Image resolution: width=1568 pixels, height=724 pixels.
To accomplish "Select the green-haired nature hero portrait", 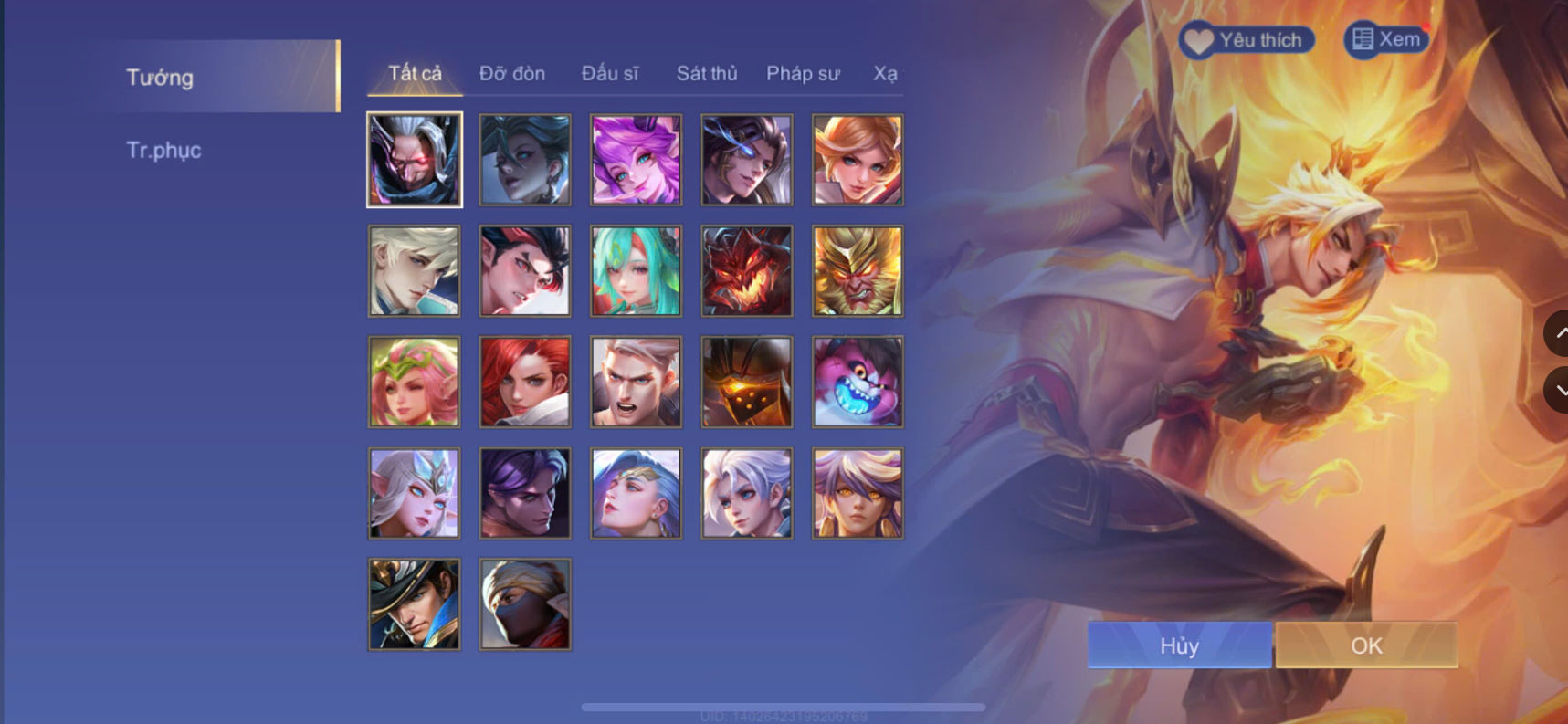I will click(x=635, y=271).
